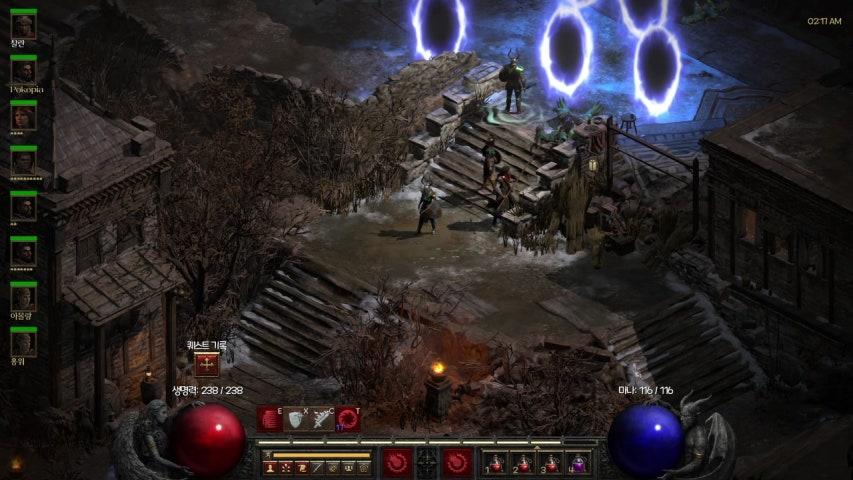Activate the sword attack skill icon
Screen dimensions: 853x480
322,419
